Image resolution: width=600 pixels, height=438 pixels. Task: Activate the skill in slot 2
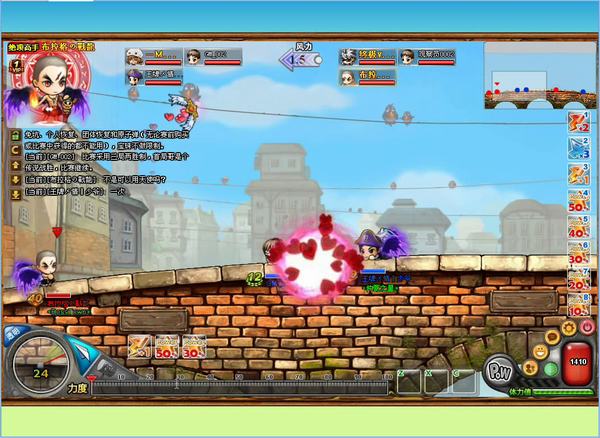coord(577,149)
